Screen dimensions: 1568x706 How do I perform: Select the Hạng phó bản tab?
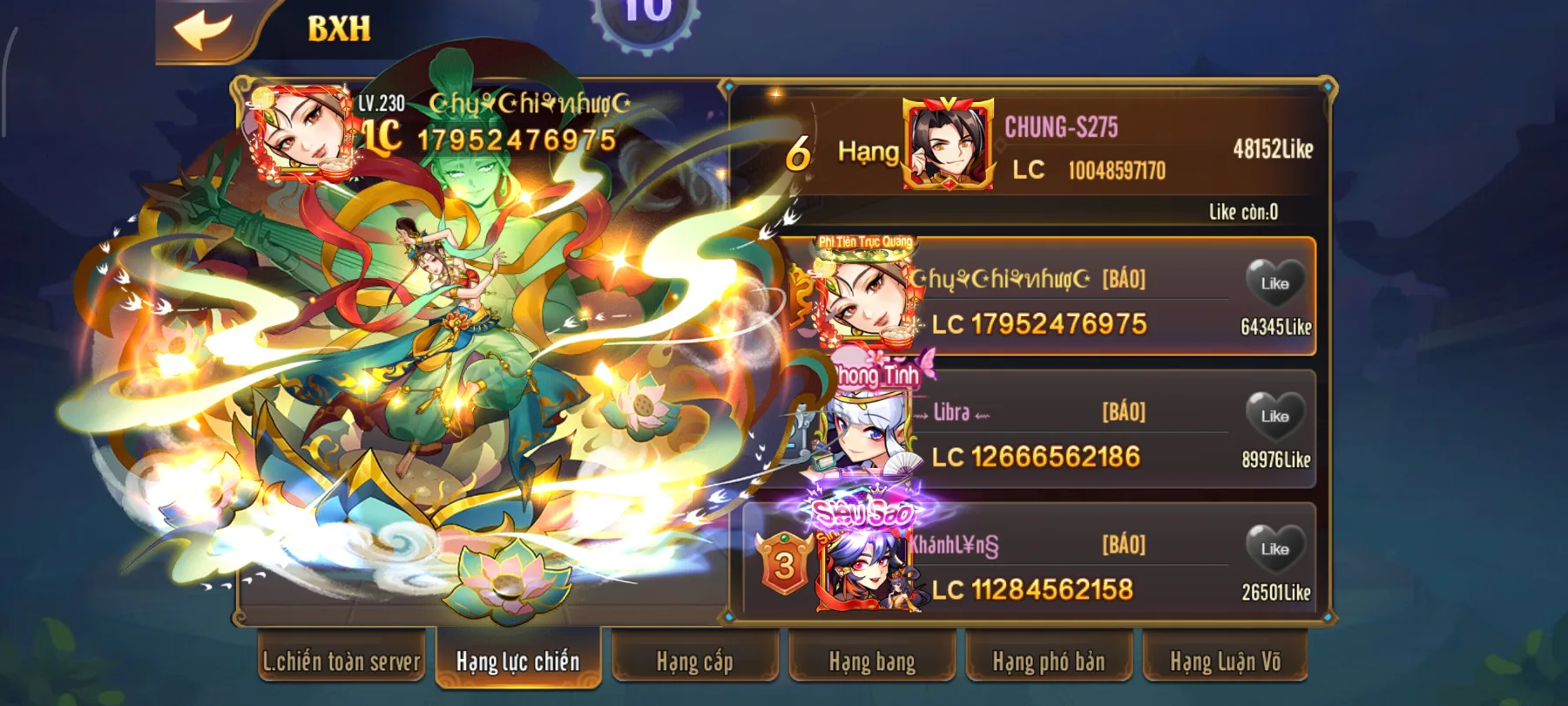point(1046,662)
